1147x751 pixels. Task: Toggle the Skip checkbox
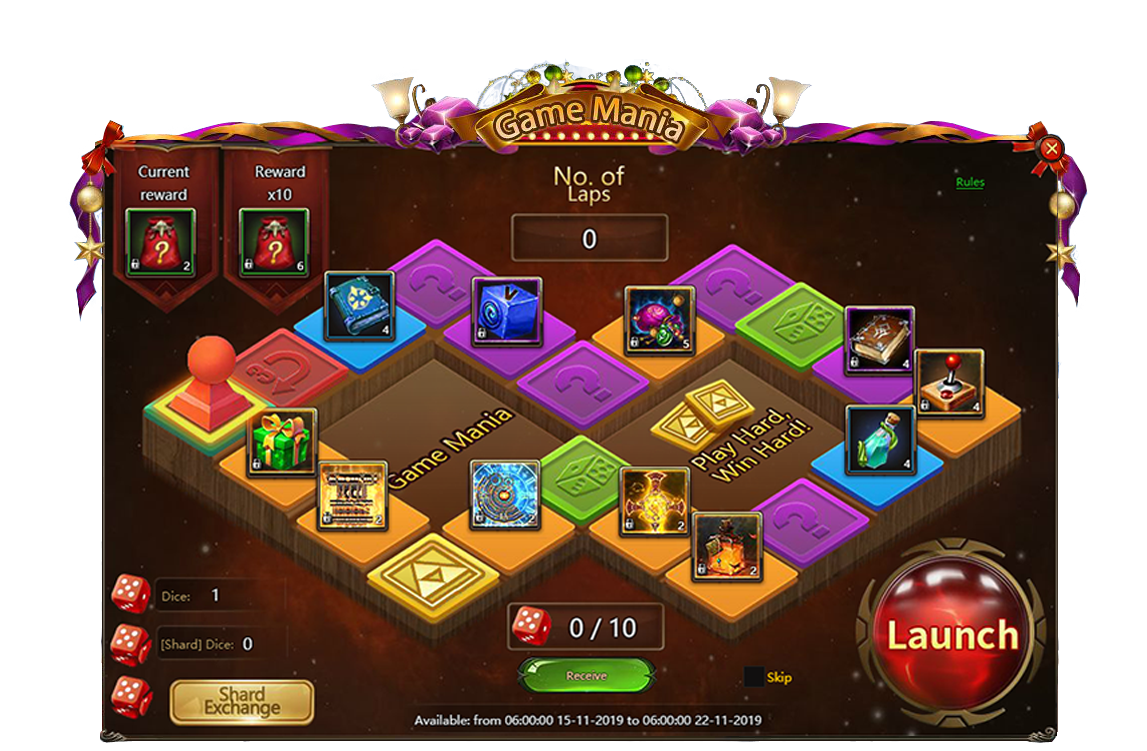(x=754, y=677)
